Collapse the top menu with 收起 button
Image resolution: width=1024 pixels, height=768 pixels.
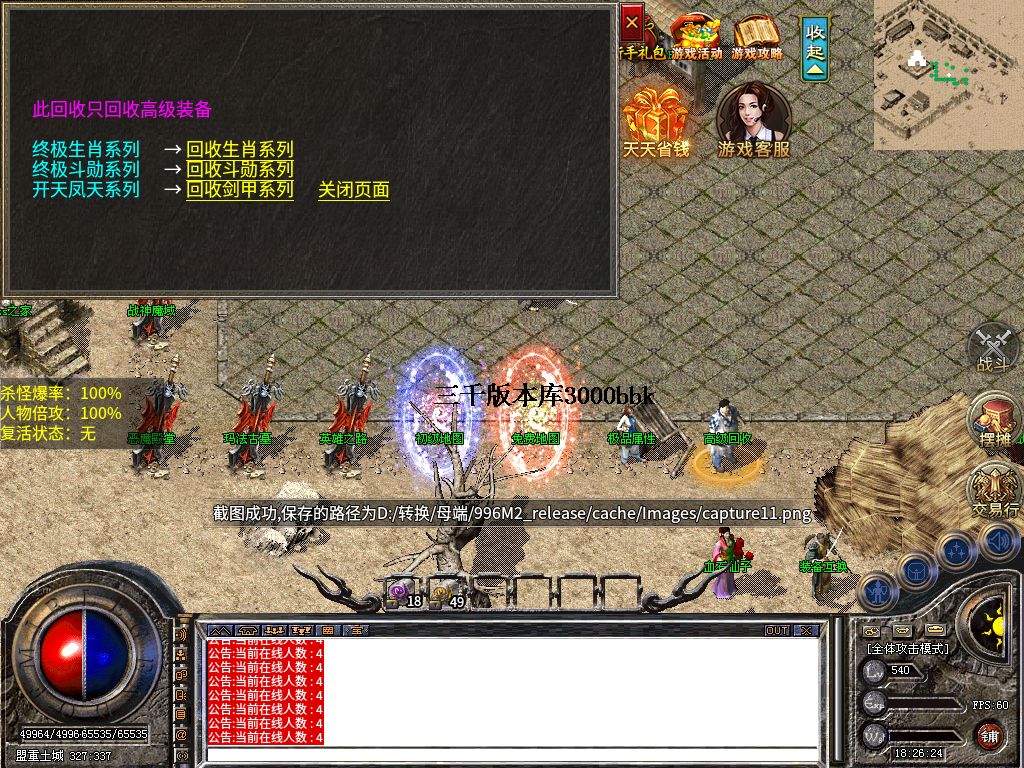click(815, 48)
